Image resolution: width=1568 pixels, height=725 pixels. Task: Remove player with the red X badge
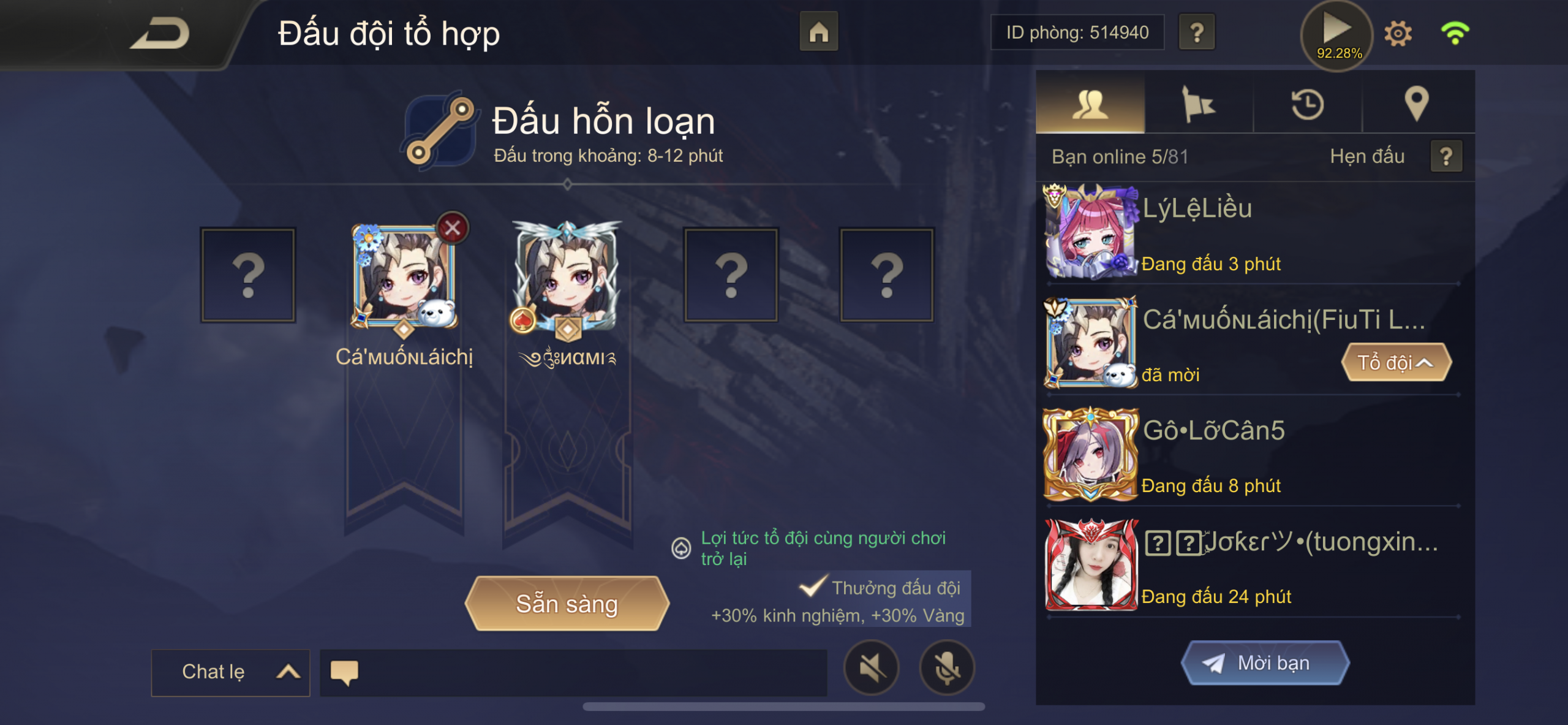click(x=453, y=228)
